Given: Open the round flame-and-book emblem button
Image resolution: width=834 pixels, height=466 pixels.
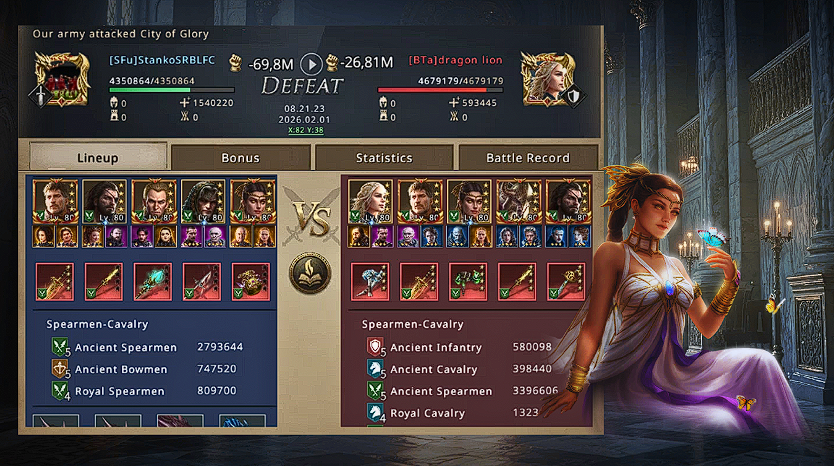Looking at the screenshot, I should tap(311, 273).
